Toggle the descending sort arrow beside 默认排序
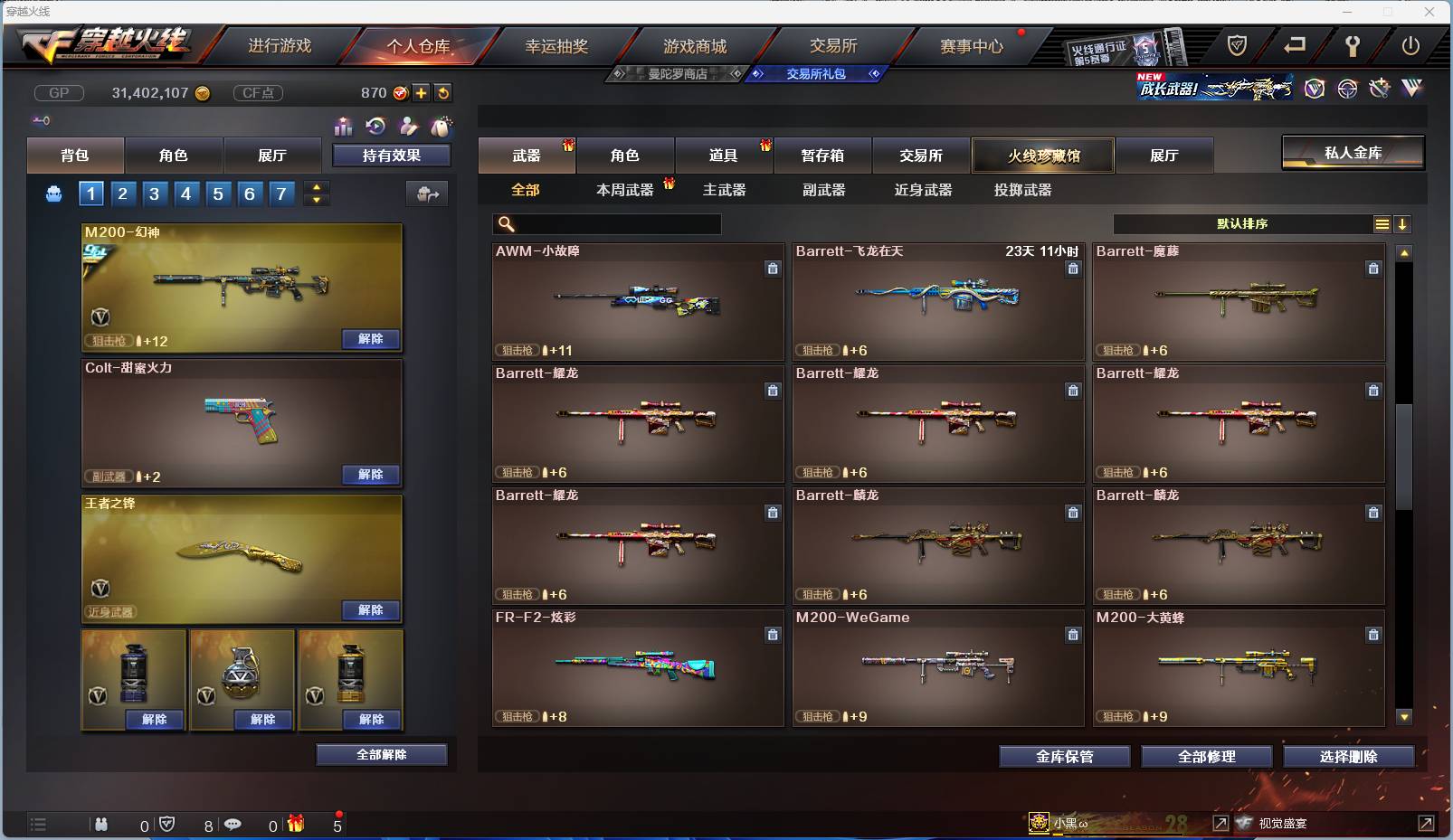This screenshot has height=840, width=1453. [1402, 224]
